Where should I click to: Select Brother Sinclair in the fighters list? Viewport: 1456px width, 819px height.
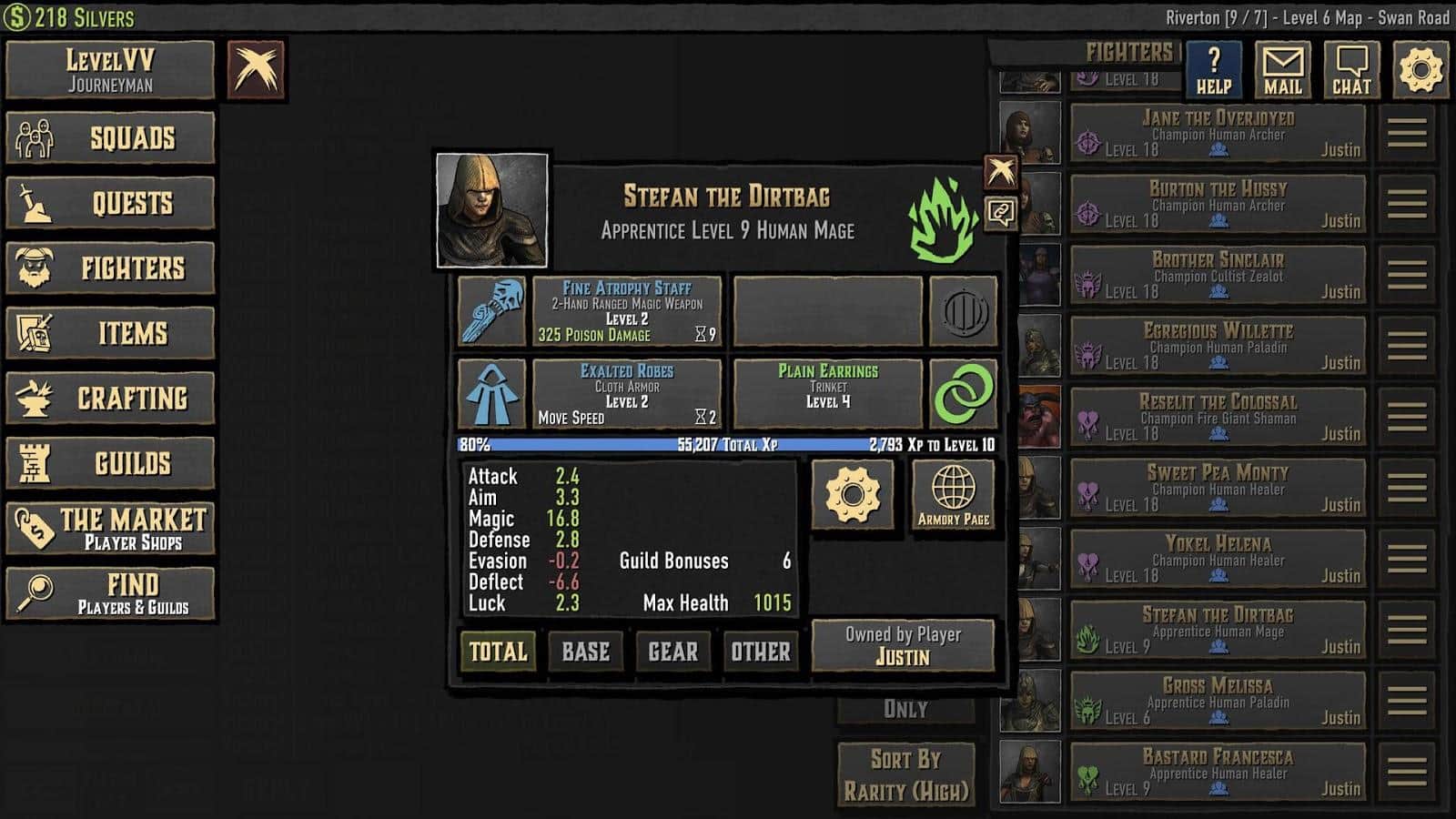1218,275
